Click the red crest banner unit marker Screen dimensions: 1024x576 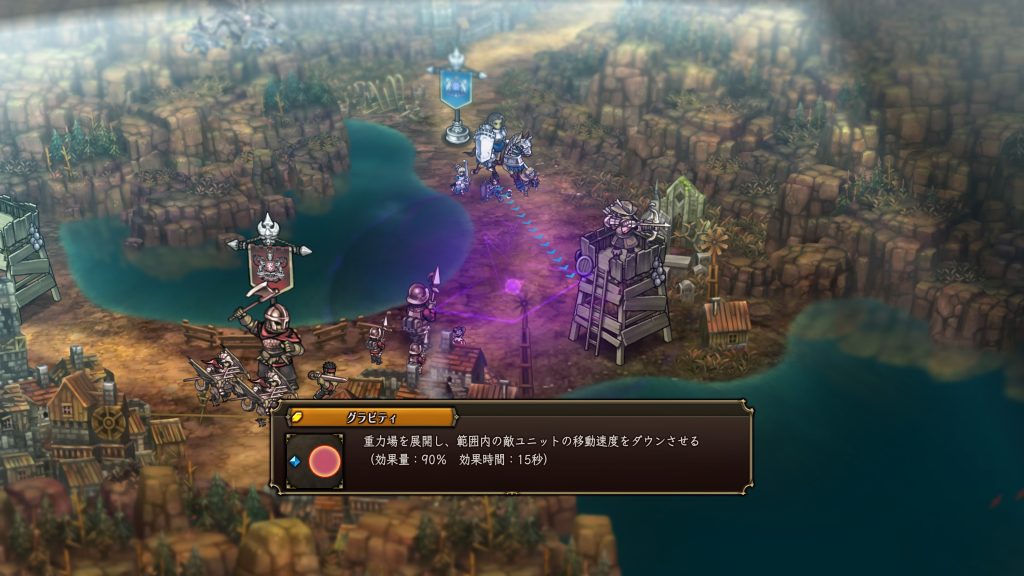(269, 264)
